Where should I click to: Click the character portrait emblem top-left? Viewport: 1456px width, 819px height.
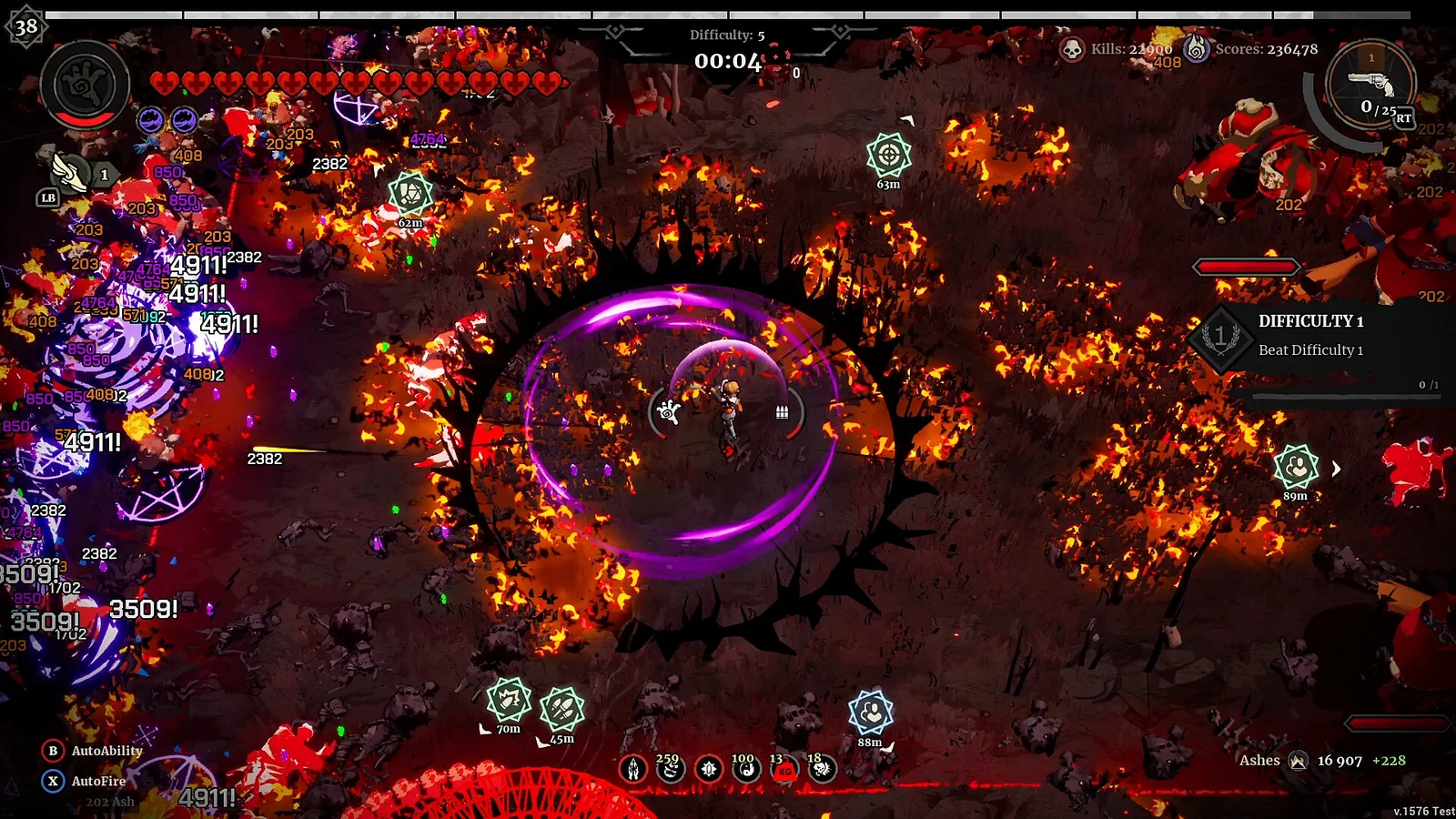coord(84,84)
